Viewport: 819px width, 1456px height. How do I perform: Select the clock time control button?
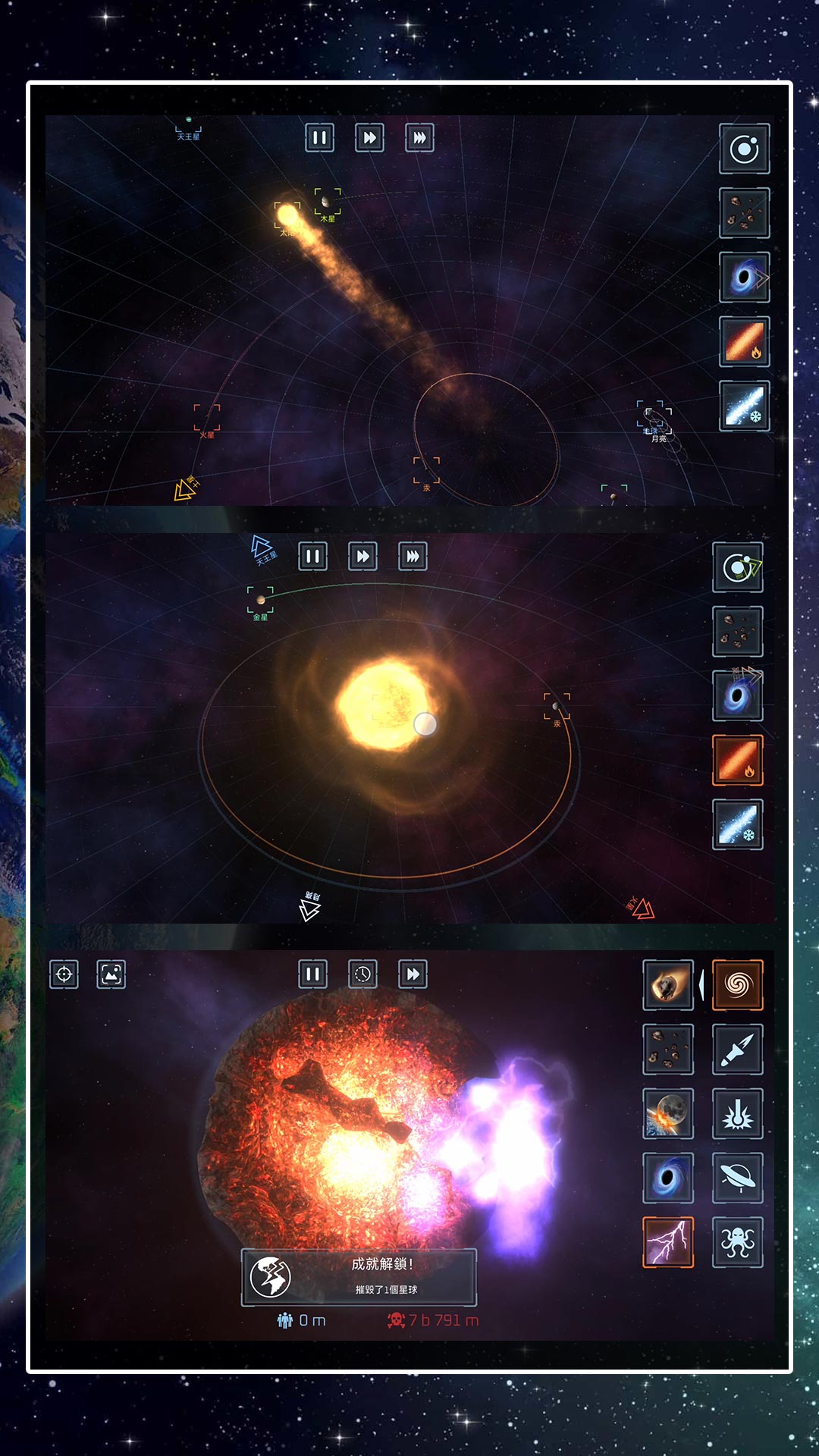pyautogui.click(x=362, y=974)
